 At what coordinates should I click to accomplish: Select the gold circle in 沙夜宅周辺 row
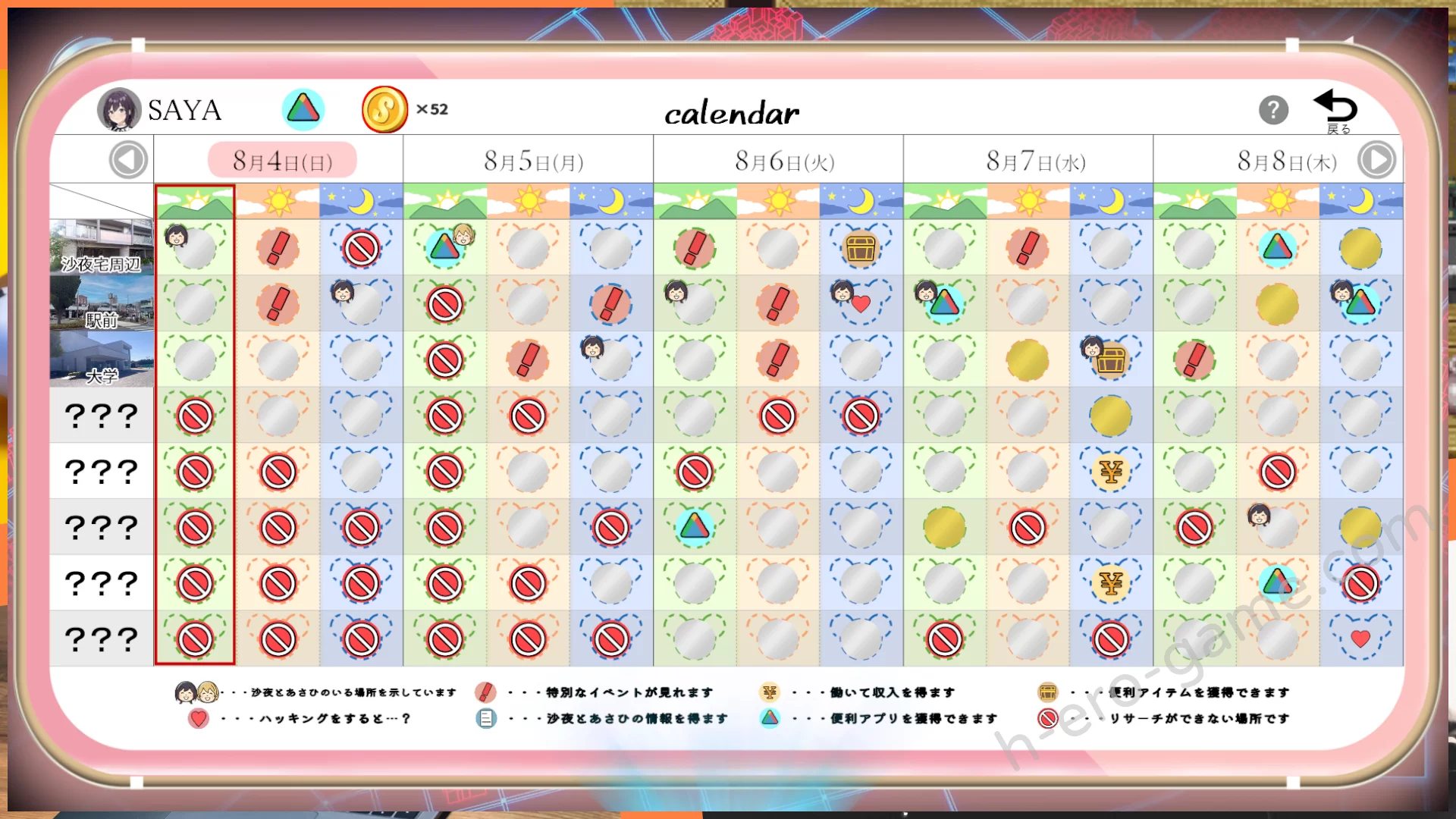click(x=1360, y=248)
